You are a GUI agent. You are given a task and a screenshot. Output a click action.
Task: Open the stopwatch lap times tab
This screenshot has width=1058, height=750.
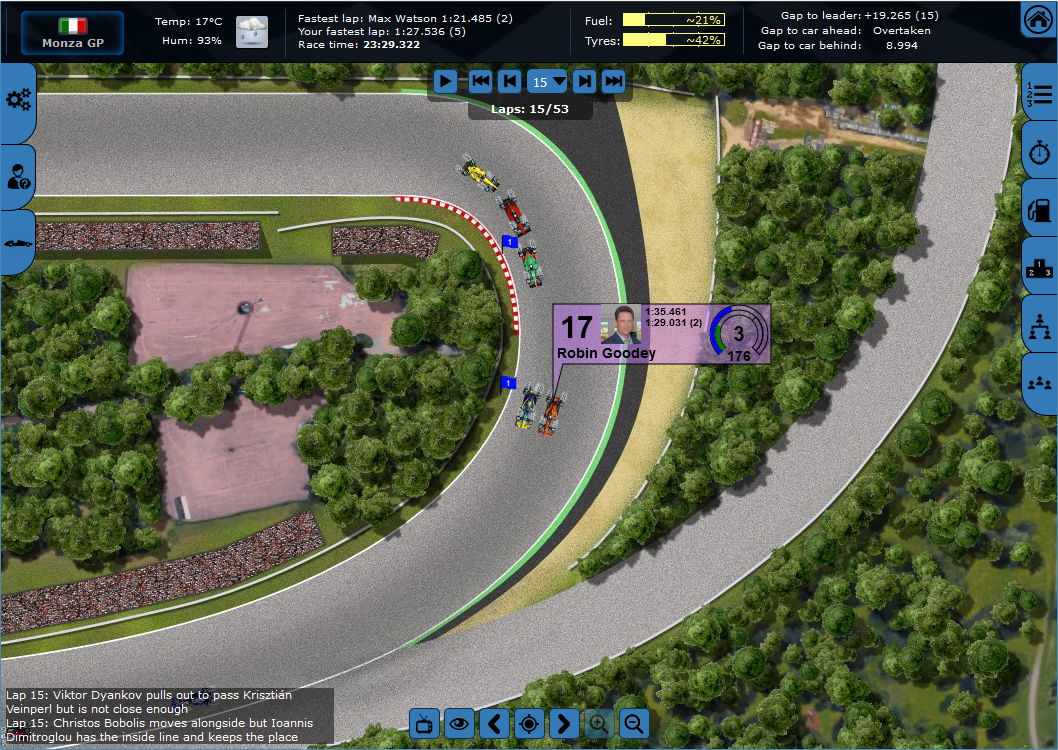[1041, 152]
